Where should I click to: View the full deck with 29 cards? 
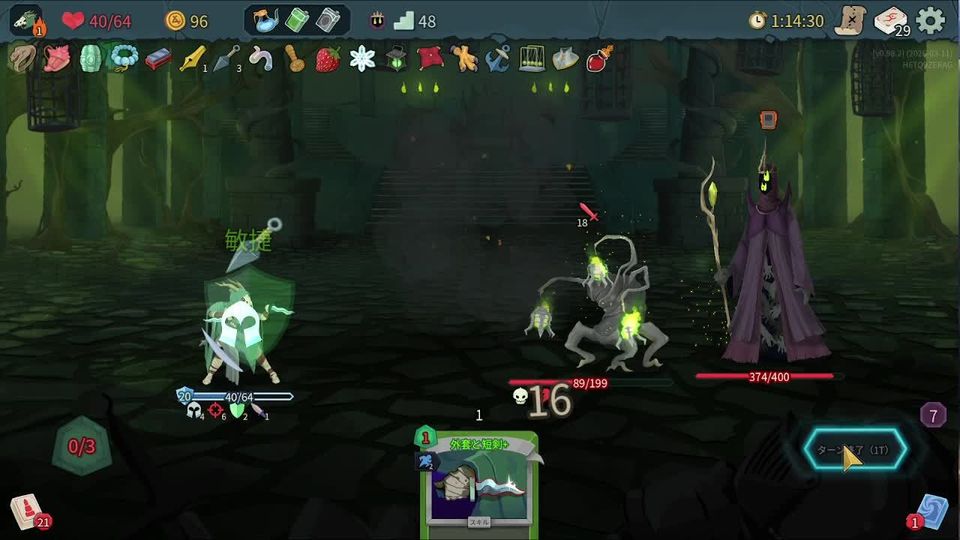coord(890,20)
